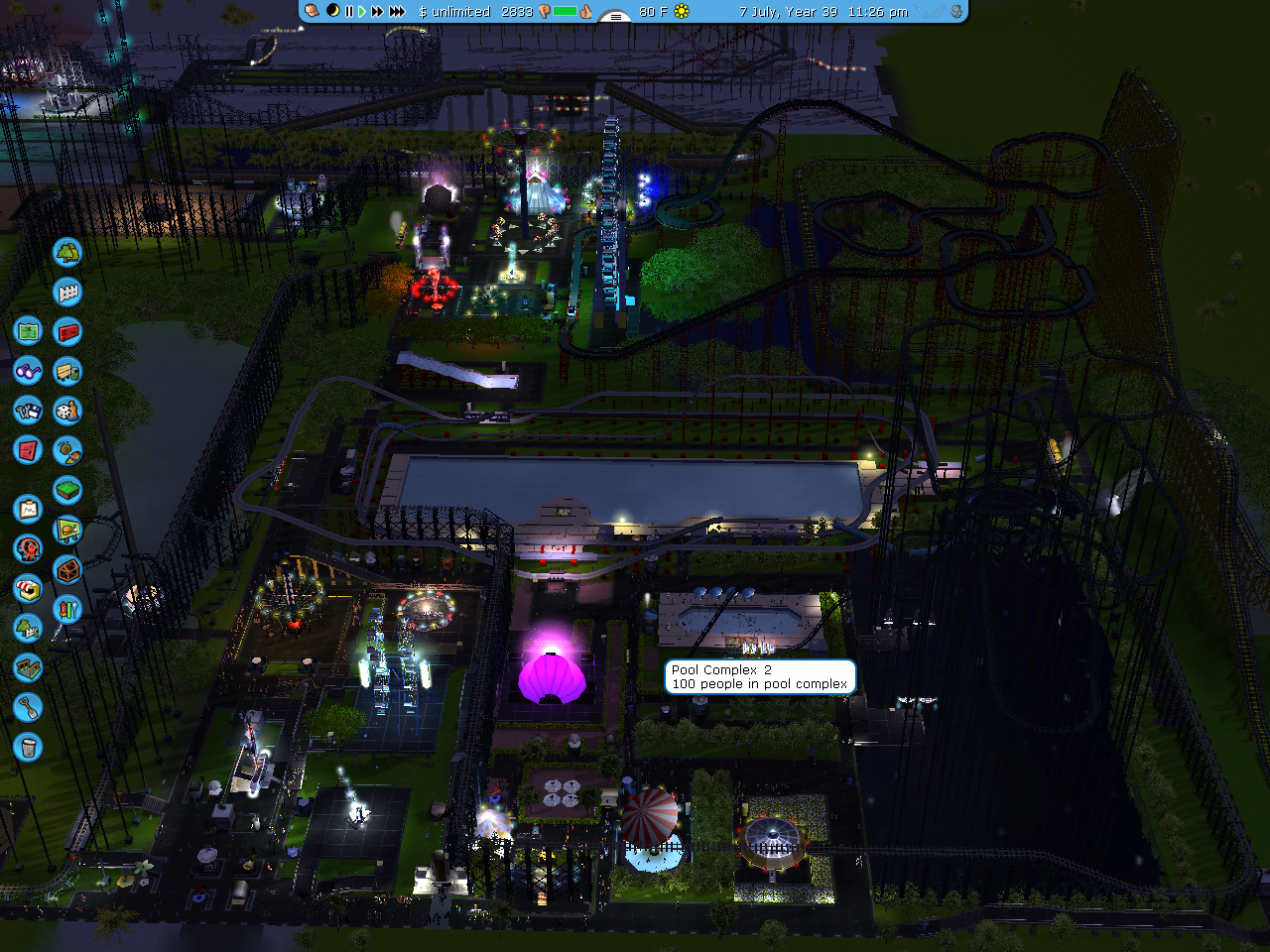
Task: Open the purple glasses view options
Action: tap(28, 371)
